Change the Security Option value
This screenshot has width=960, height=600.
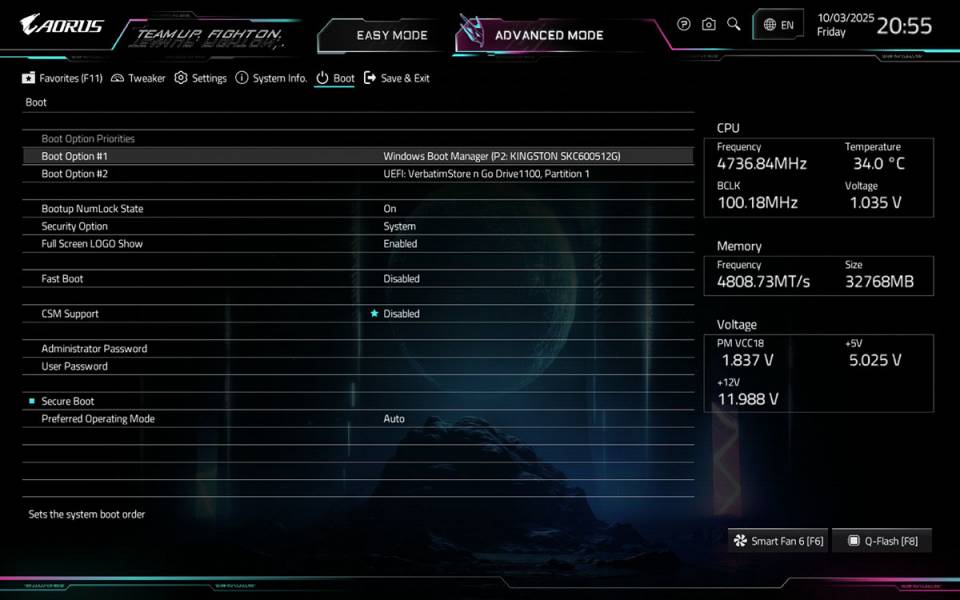click(399, 226)
